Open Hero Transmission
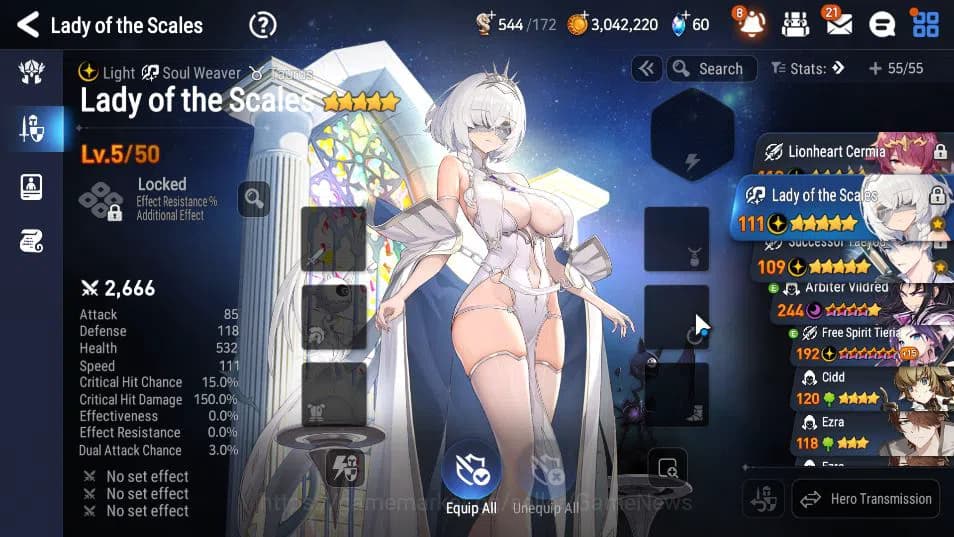Viewport: 954px width, 537px height. pos(866,499)
